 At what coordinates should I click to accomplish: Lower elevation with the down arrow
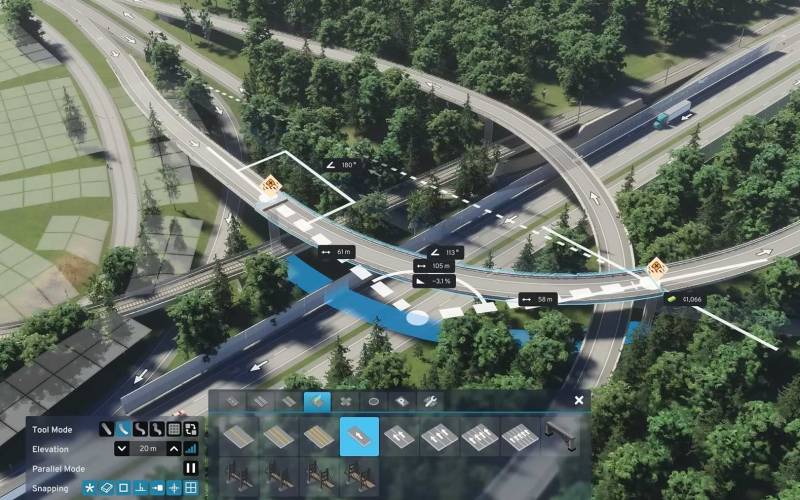[122, 449]
